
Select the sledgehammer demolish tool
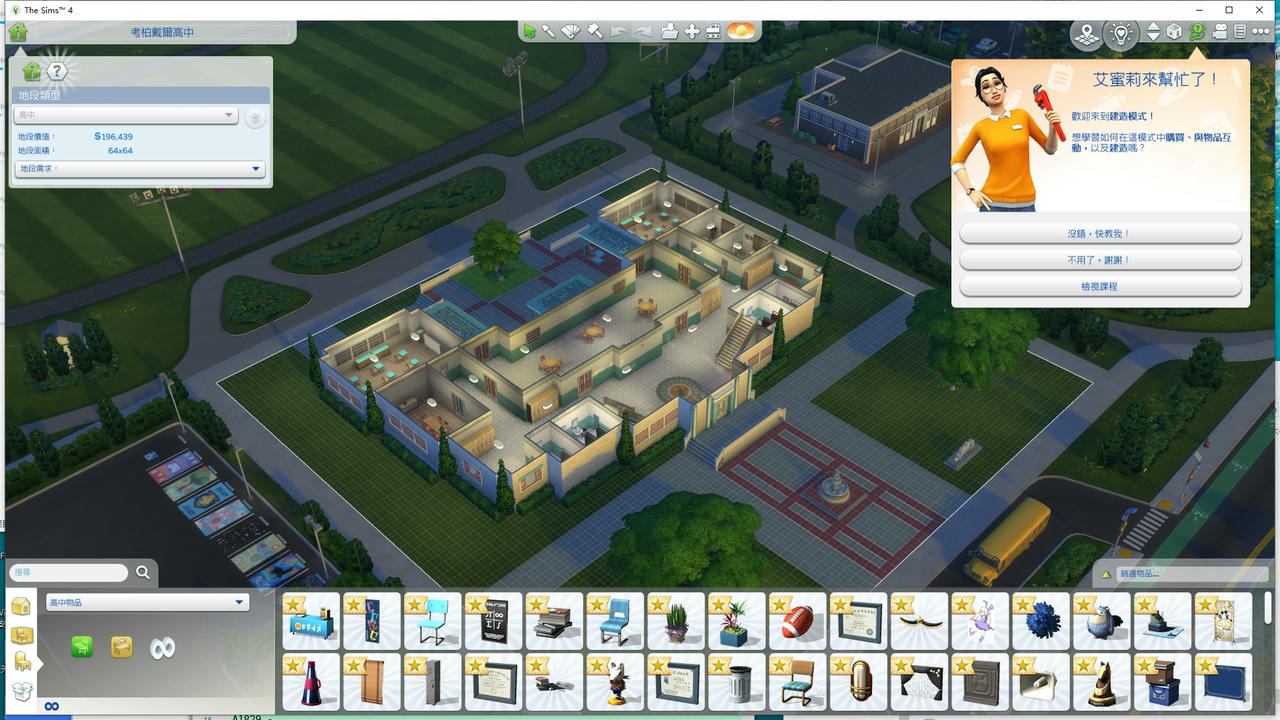click(x=594, y=33)
